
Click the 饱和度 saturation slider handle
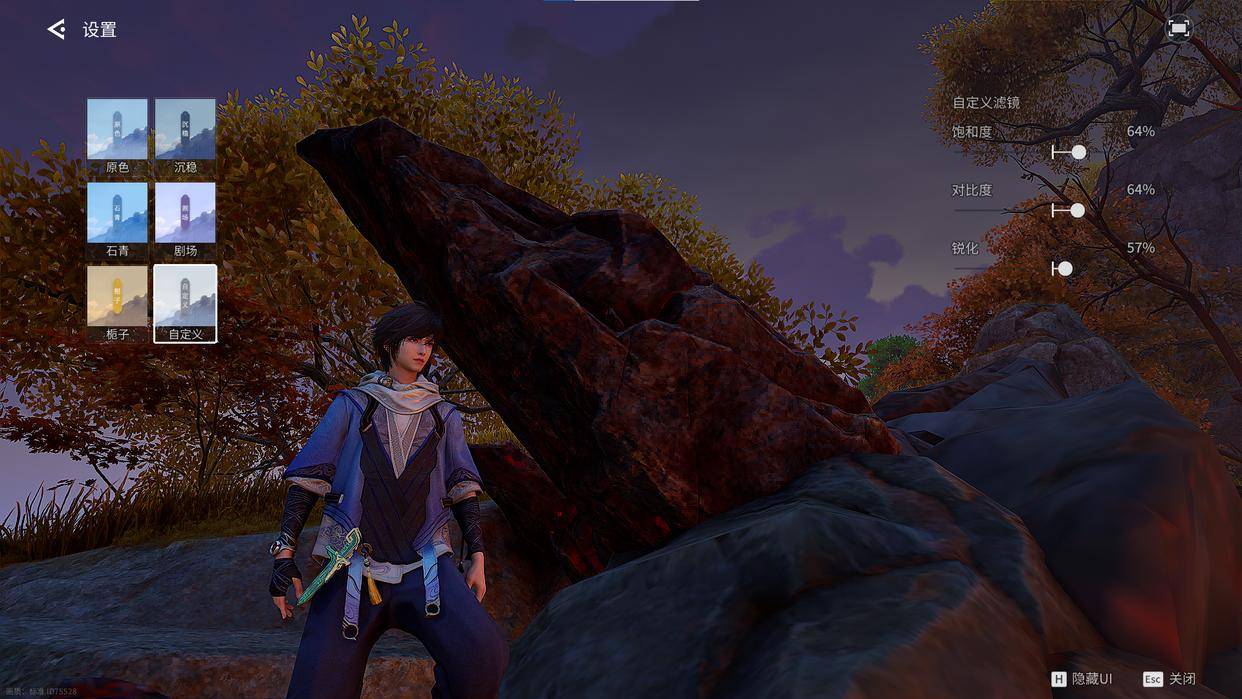1078,152
